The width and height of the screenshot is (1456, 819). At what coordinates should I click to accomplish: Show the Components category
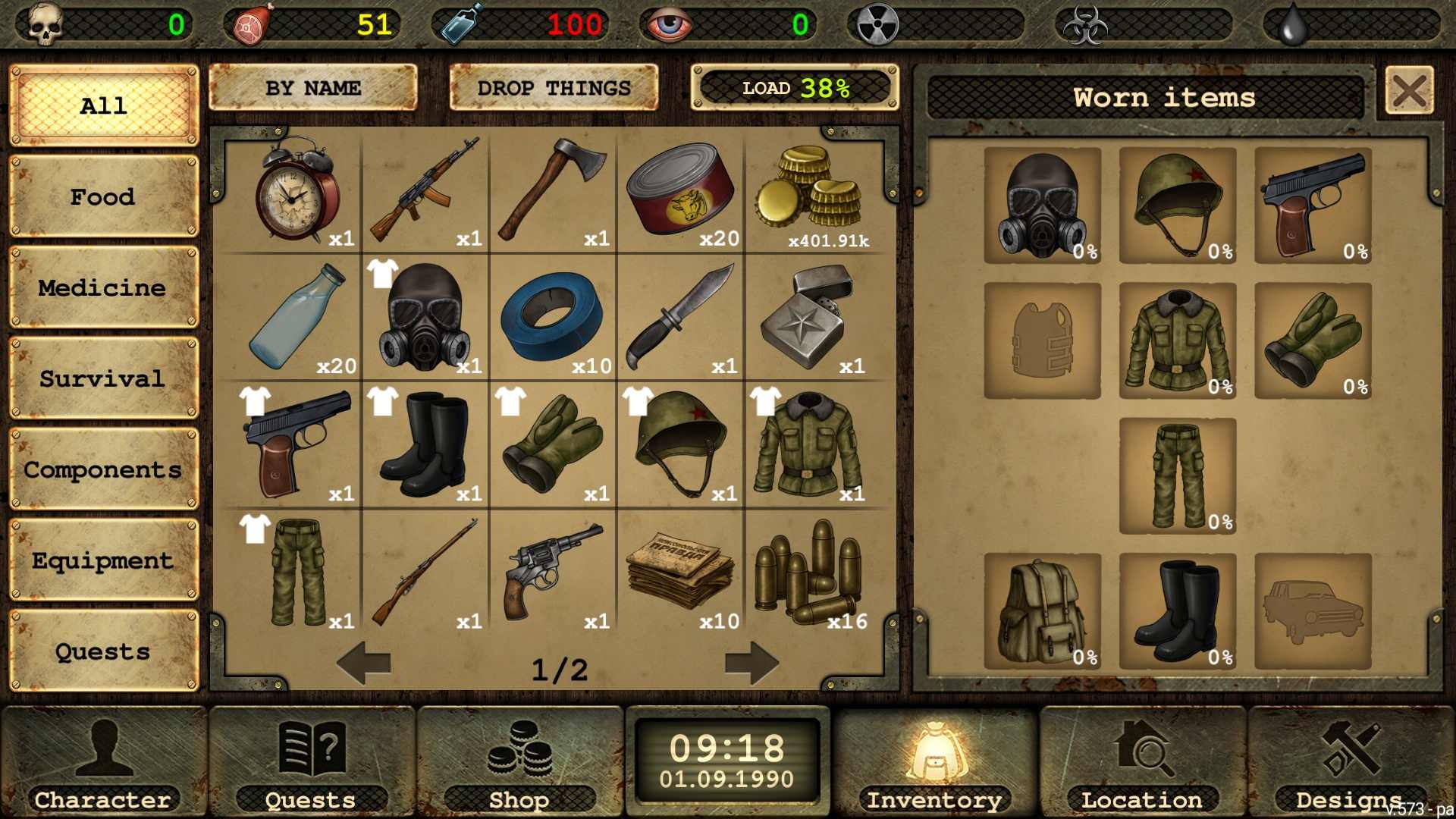(x=103, y=470)
